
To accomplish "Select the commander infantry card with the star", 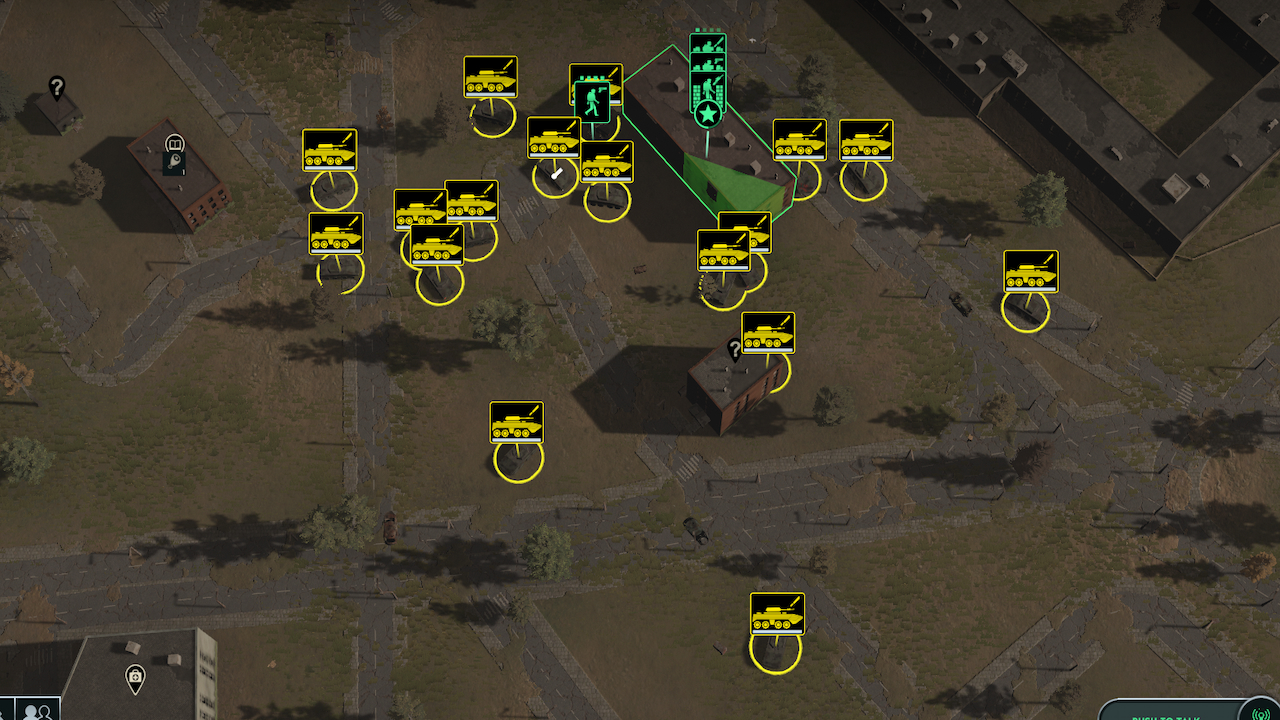I will 707,88.
